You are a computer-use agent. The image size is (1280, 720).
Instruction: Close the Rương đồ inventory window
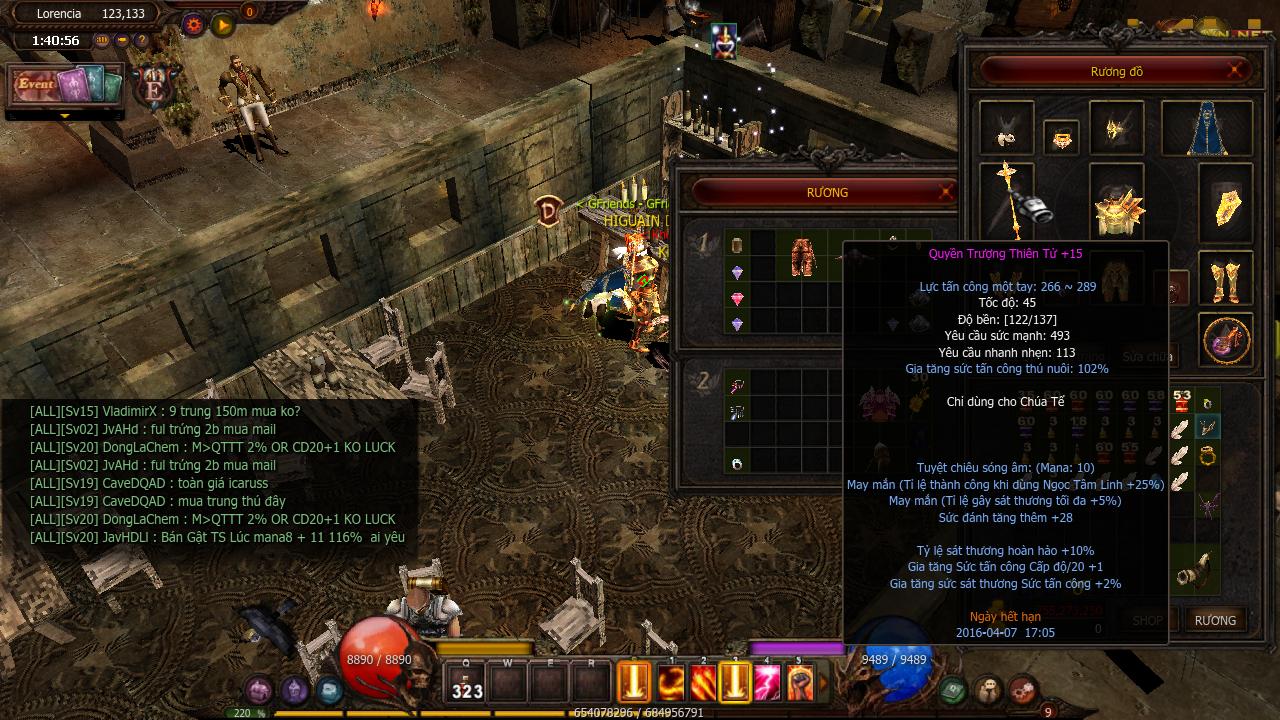pos(1236,71)
